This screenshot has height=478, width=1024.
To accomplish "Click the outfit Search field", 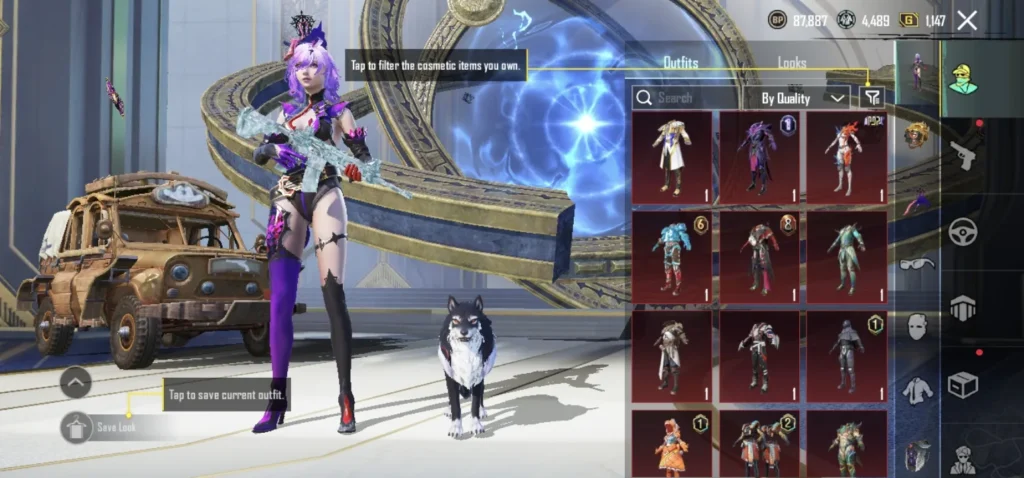I will pyautogui.click(x=686, y=97).
